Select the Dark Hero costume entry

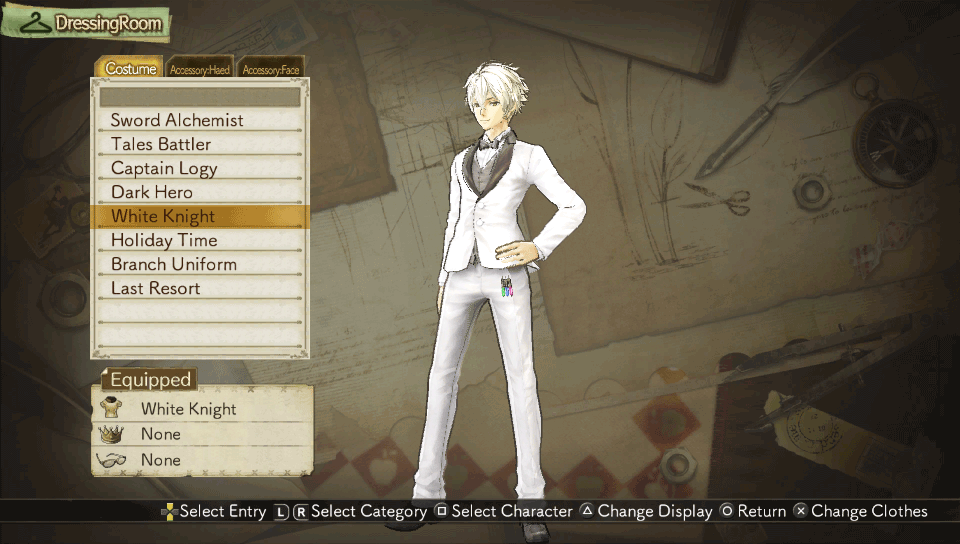pyautogui.click(x=200, y=192)
